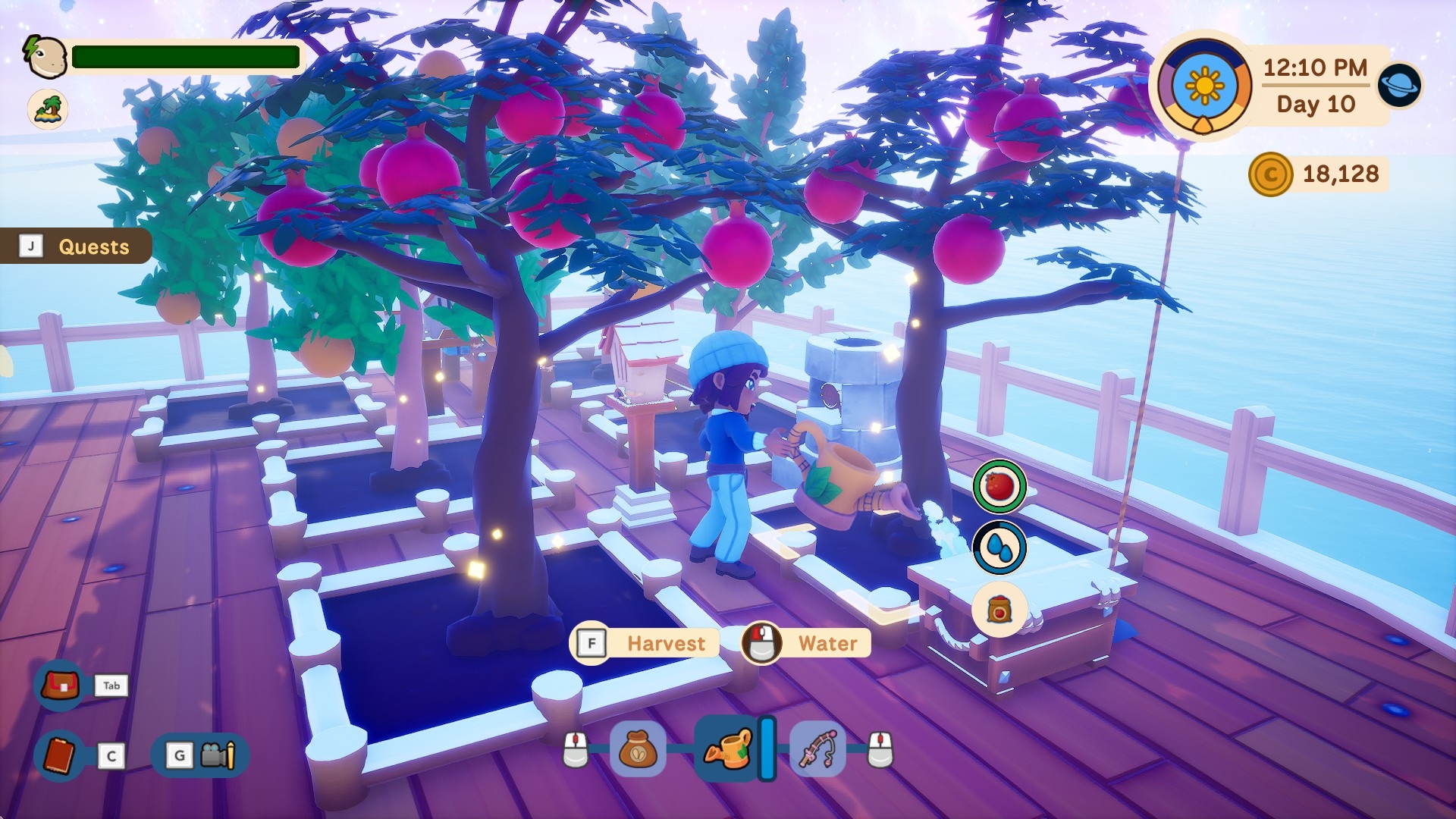Screen dimensions: 1456x819
Task: Open the red backpack inventory
Action: tap(61, 686)
